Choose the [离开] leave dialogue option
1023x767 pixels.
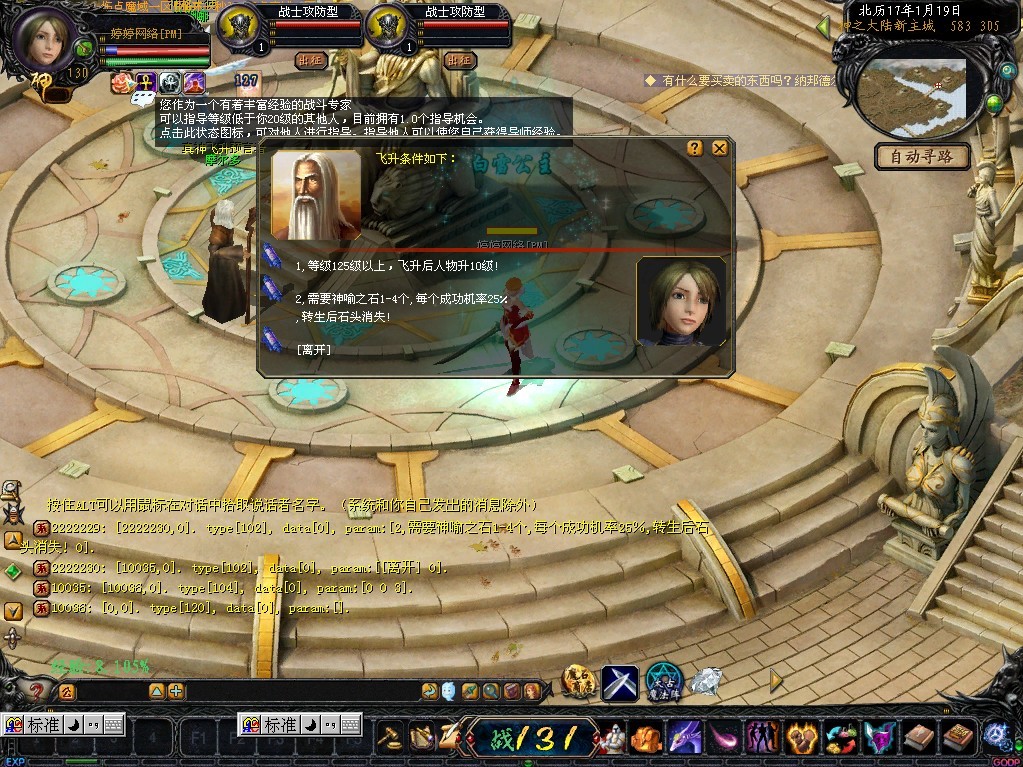coord(313,350)
